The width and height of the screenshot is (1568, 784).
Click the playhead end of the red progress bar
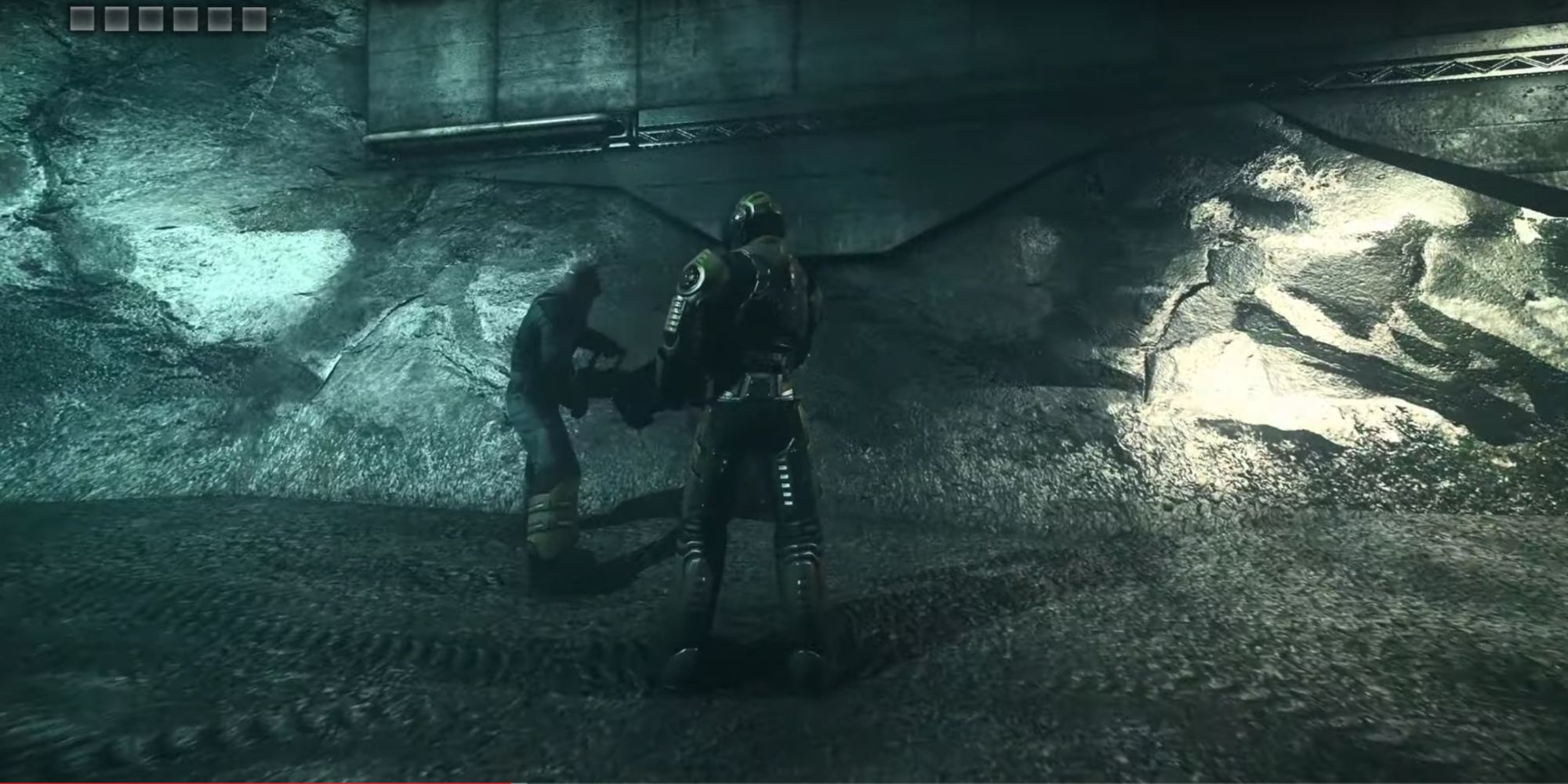(x=508, y=782)
